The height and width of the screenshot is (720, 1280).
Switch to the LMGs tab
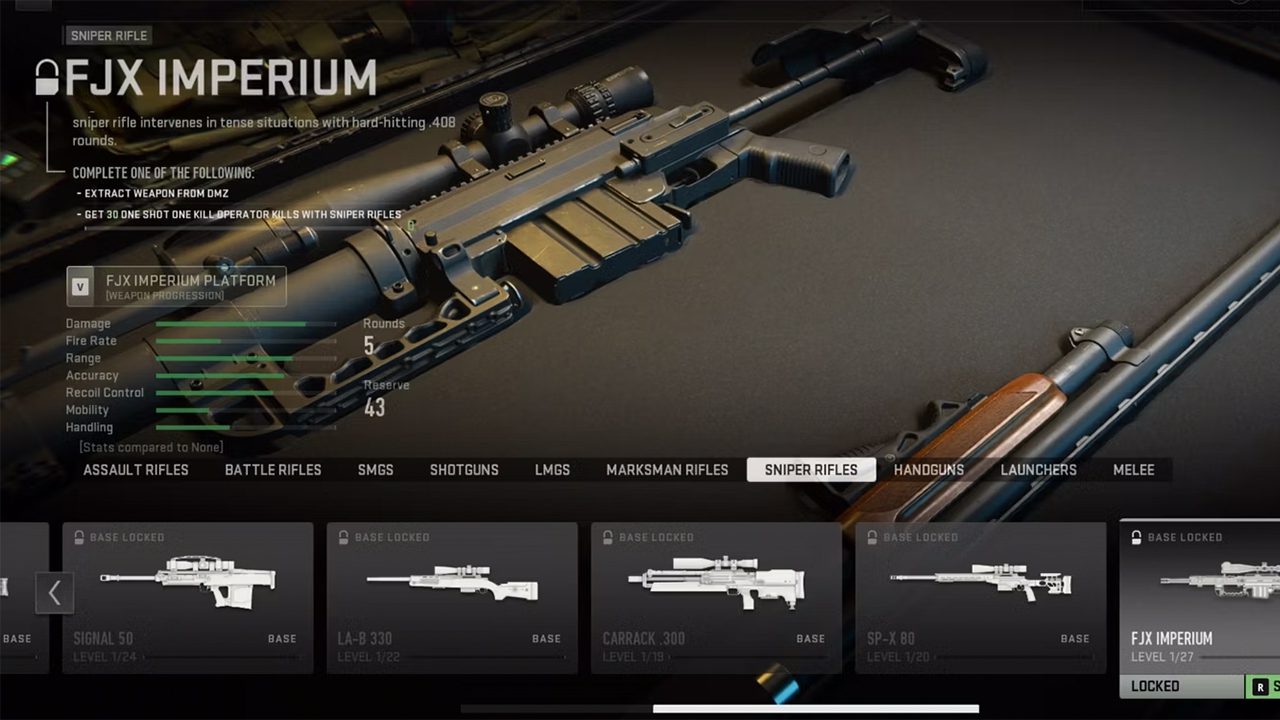point(552,470)
